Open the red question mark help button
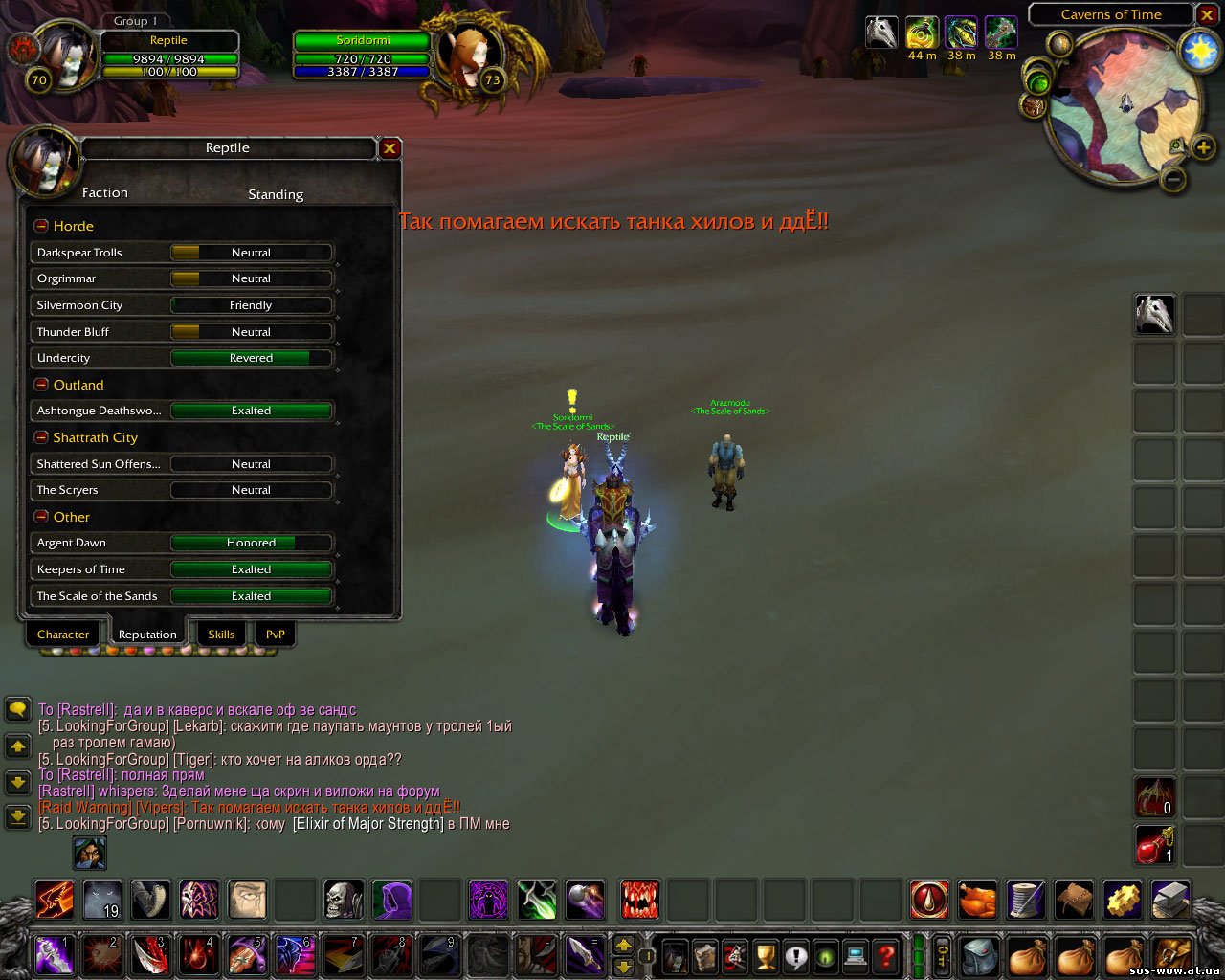1225x980 pixels. coord(886,955)
